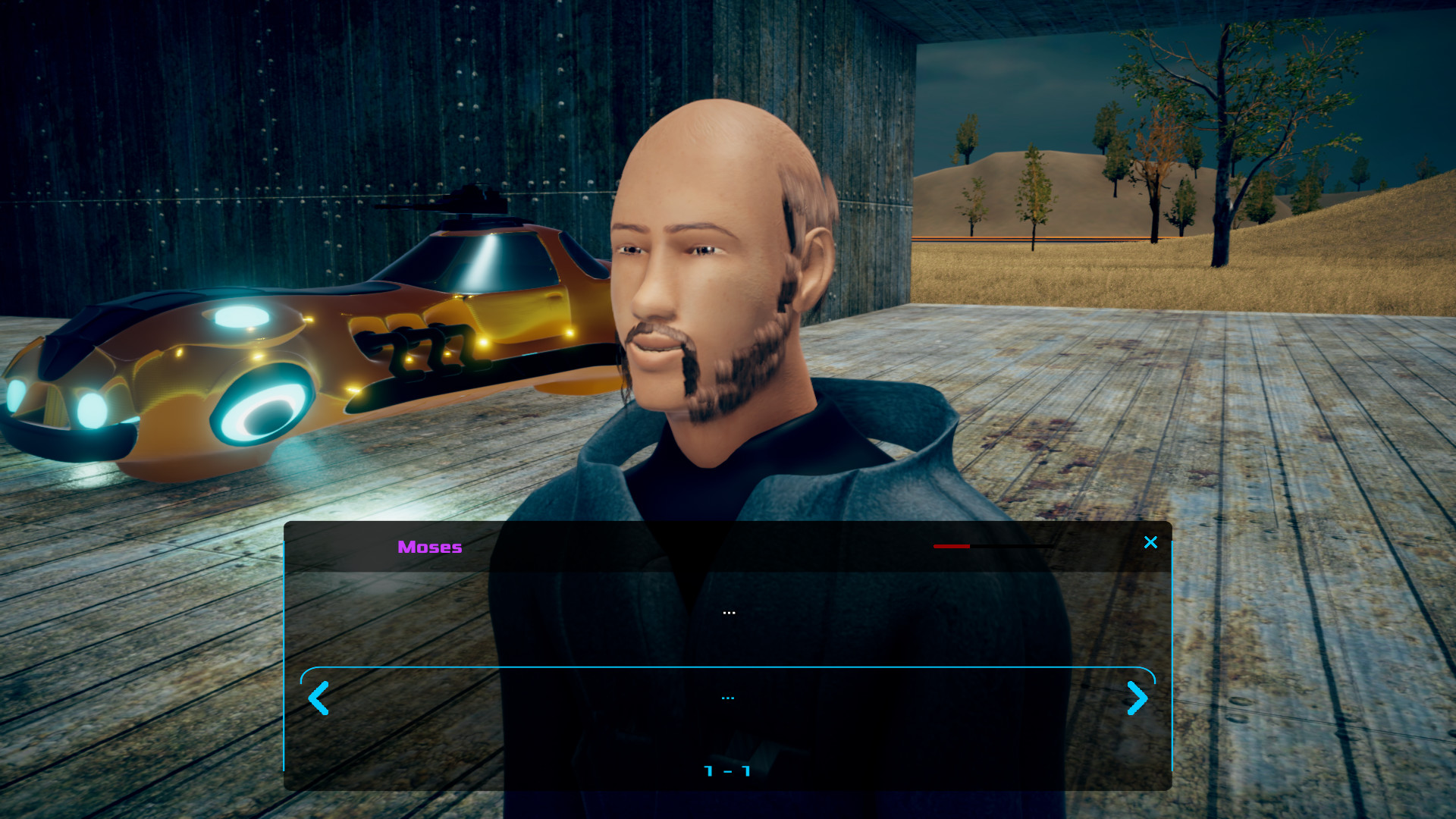Advance the dialogue with the right arrow icon
This screenshot has height=819, width=1456.
[1137, 698]
